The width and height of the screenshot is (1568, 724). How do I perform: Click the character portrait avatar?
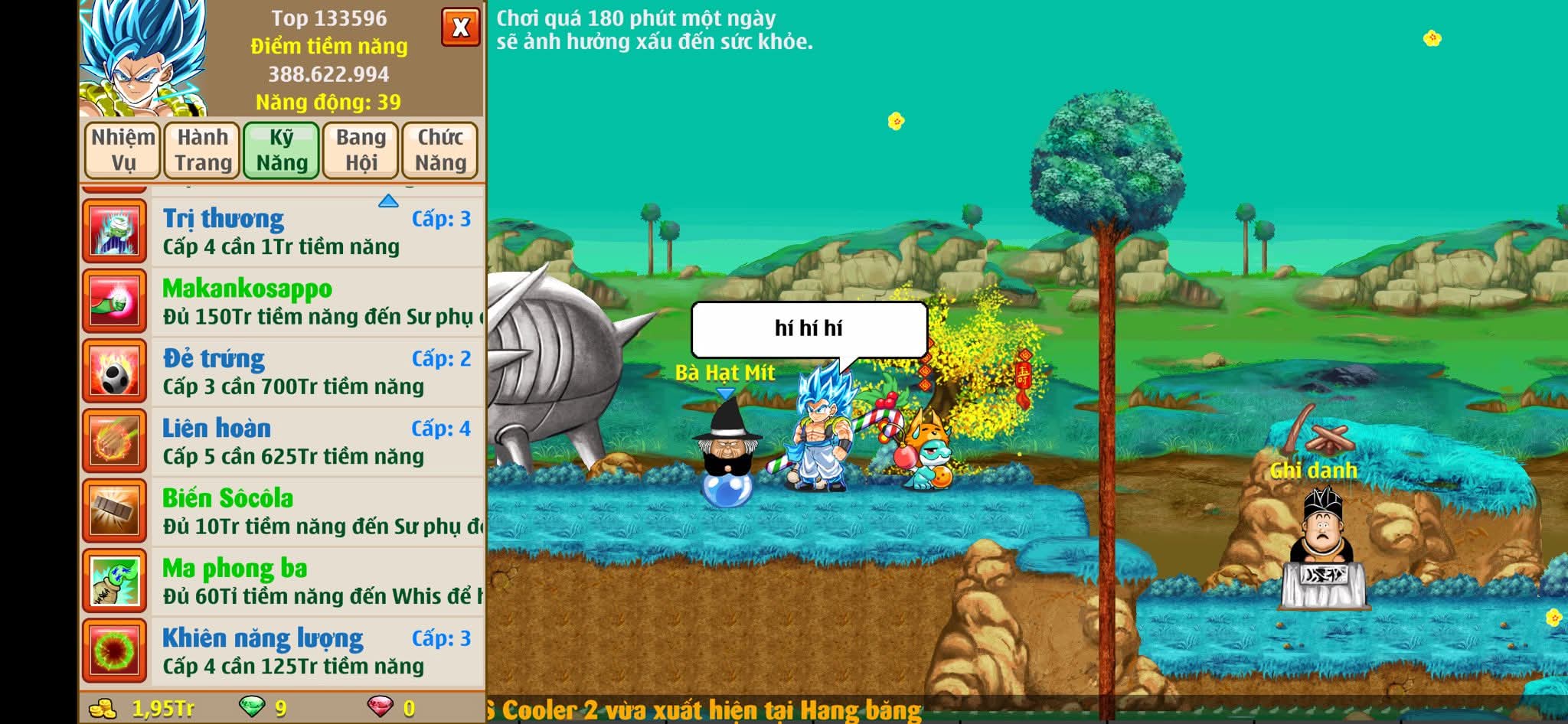[x=143, y=57]
